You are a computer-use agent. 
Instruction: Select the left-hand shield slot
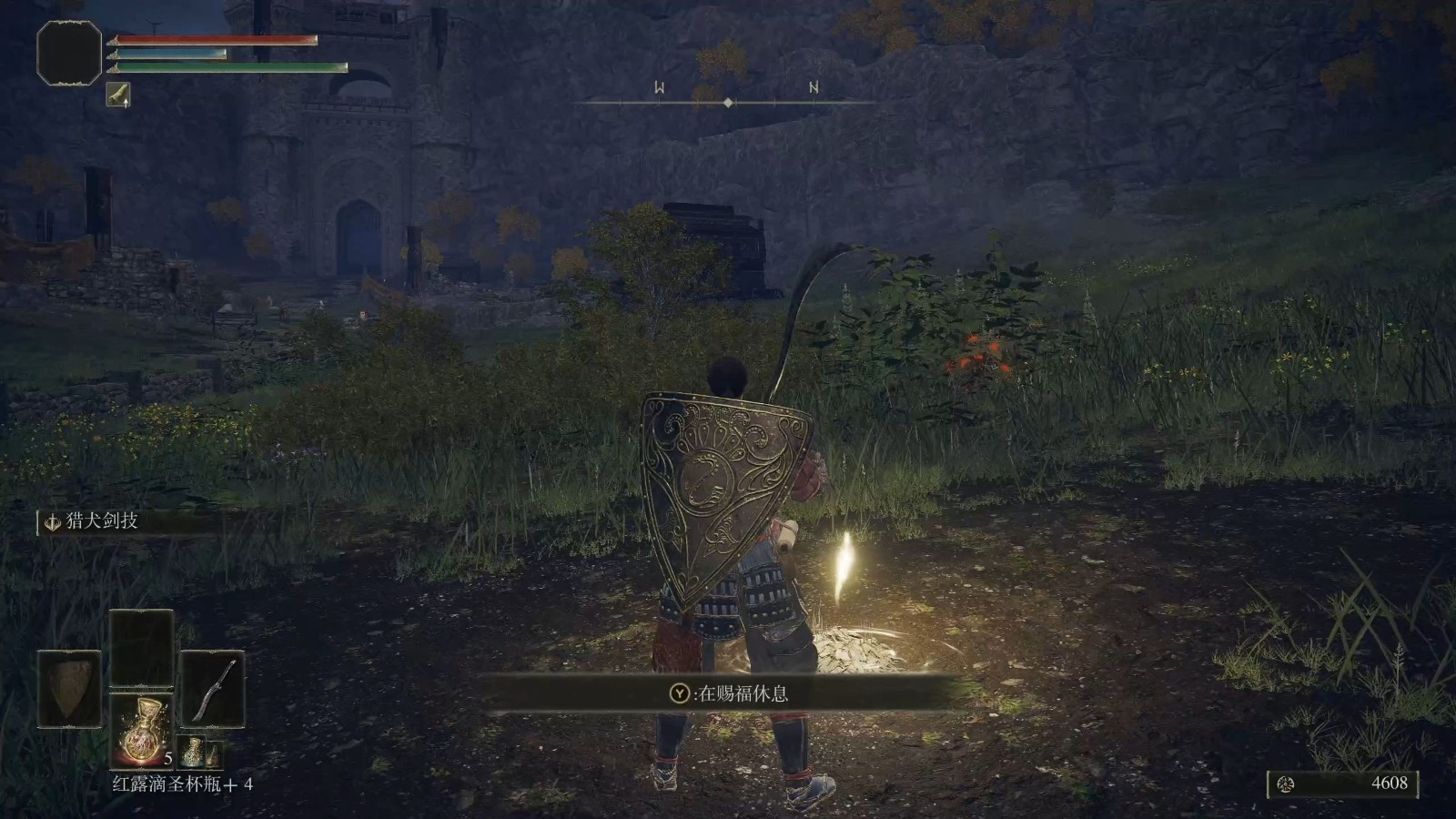pos(69,688)
